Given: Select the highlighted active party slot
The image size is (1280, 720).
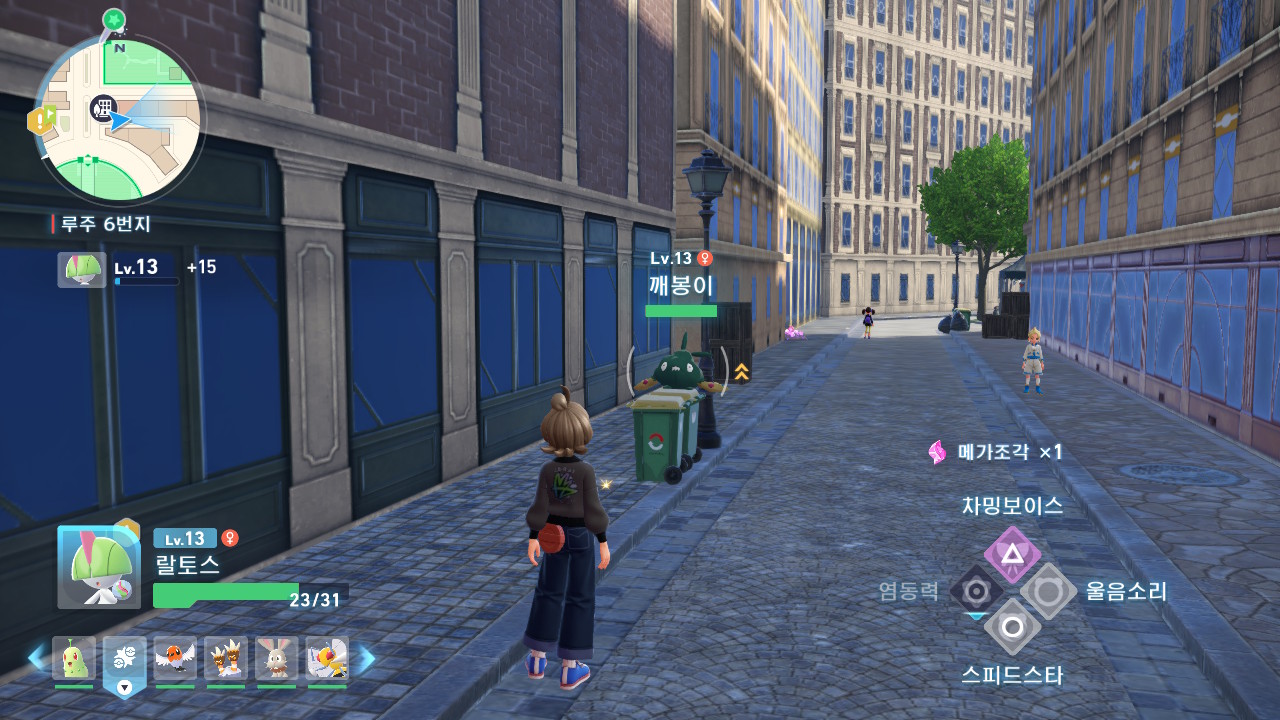Looking at the screenshot, I should 124,661.
